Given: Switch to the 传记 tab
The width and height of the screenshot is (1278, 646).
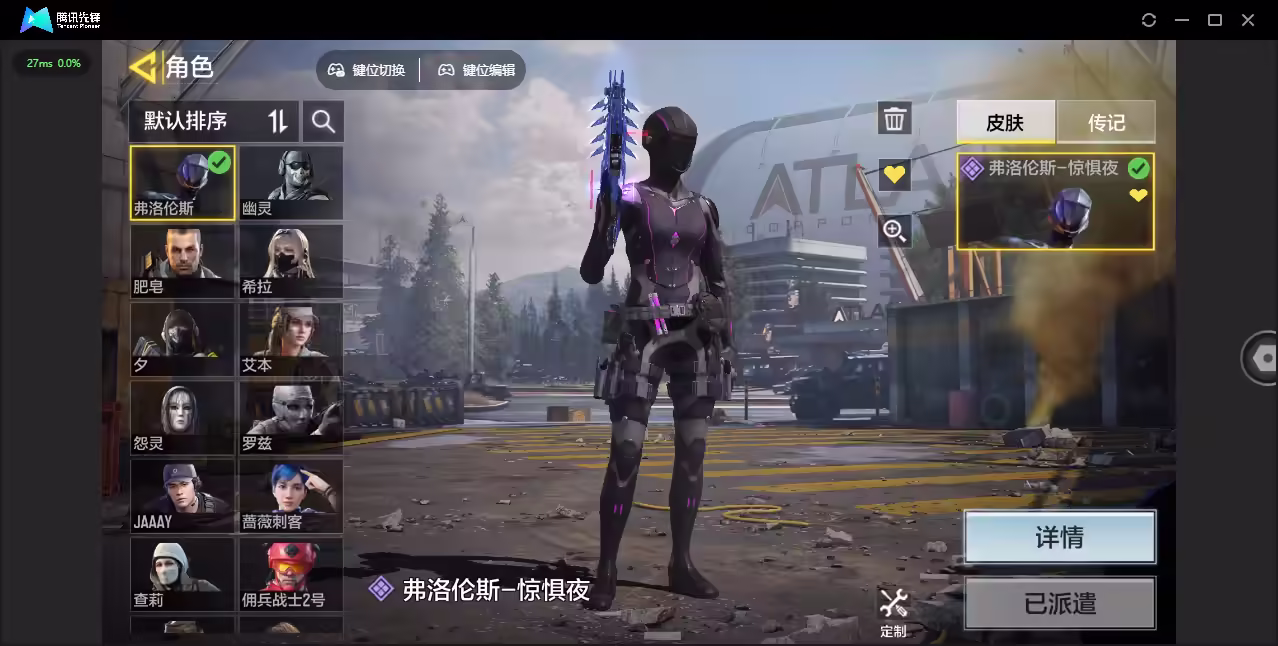Looking at the screenshot, I should 1106,122.
